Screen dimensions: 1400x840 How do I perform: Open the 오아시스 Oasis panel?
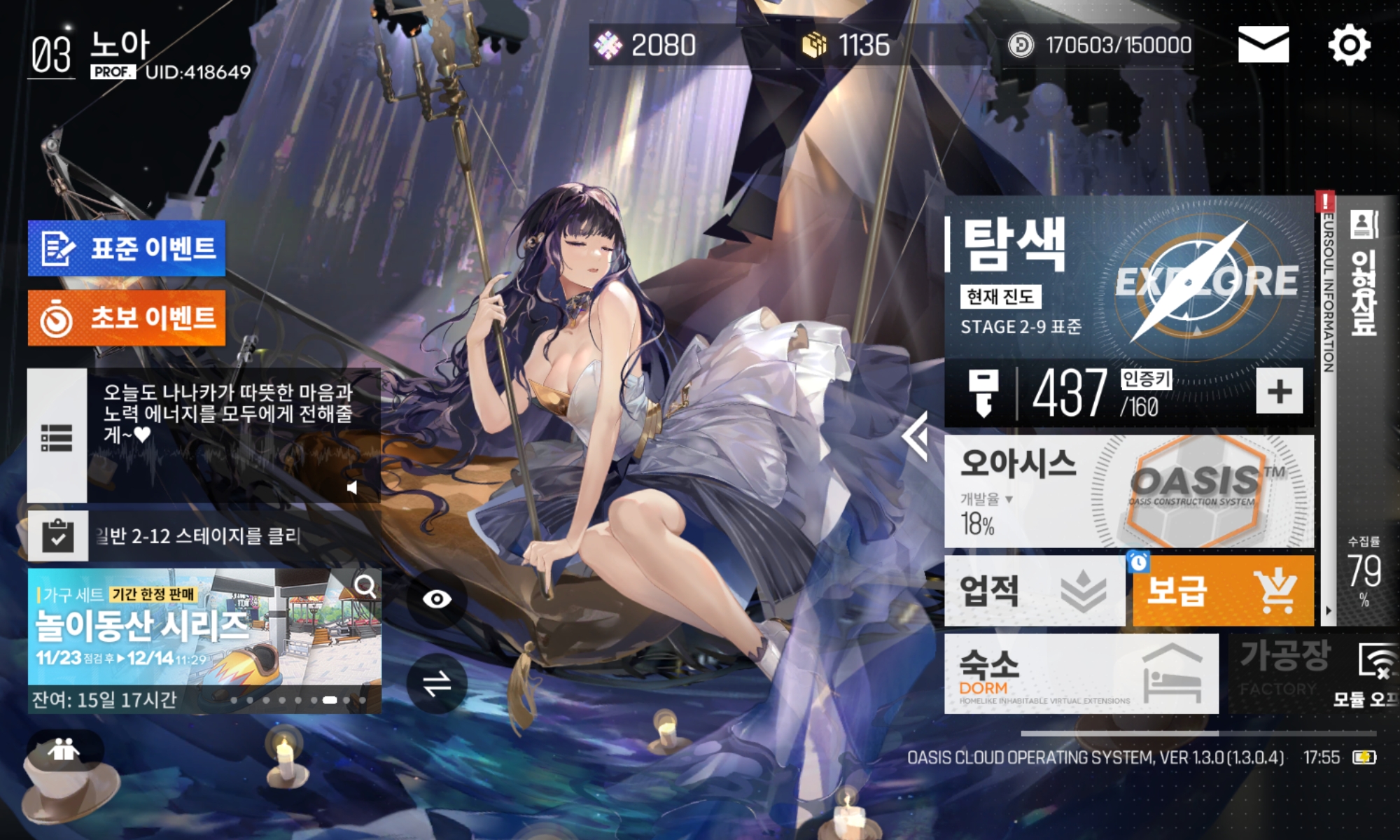(x=1128, y=491)
